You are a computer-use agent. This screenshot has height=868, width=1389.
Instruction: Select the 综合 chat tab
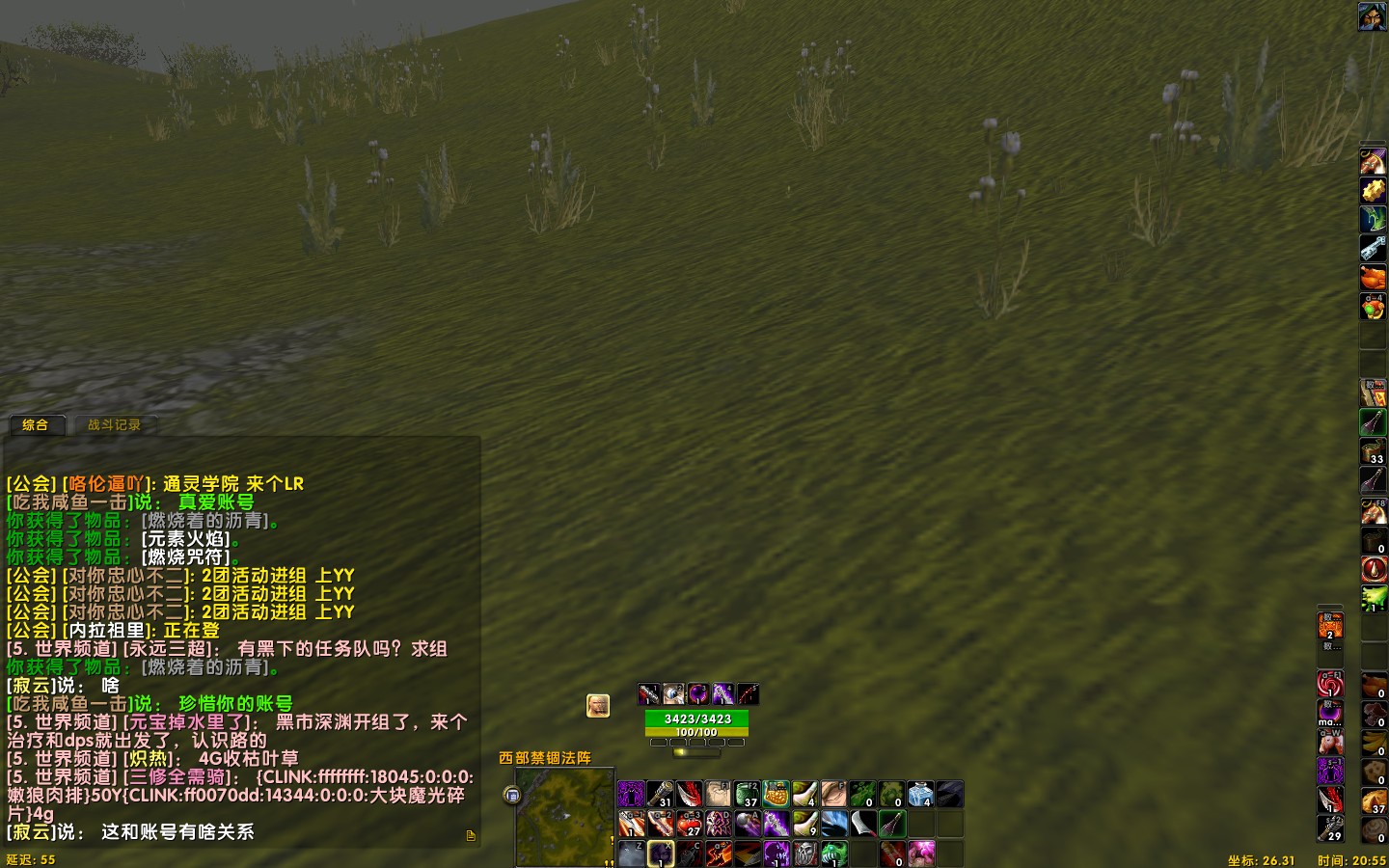[x=38, y=426]
